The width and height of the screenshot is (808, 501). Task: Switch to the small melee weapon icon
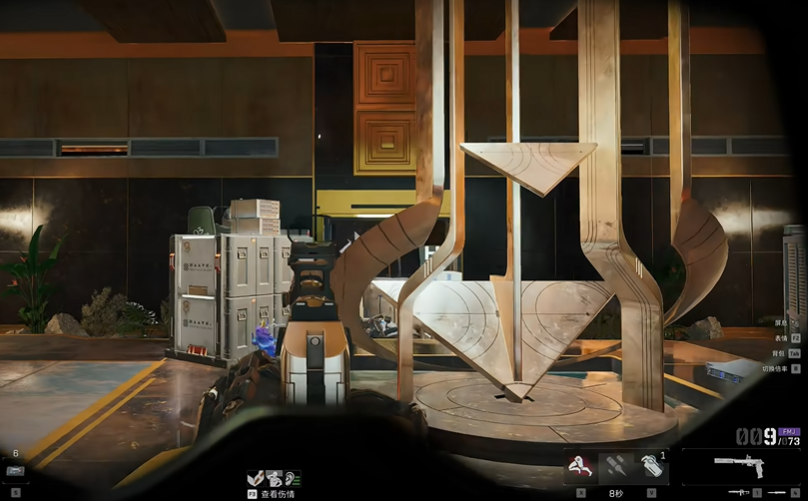pos(778,493)
